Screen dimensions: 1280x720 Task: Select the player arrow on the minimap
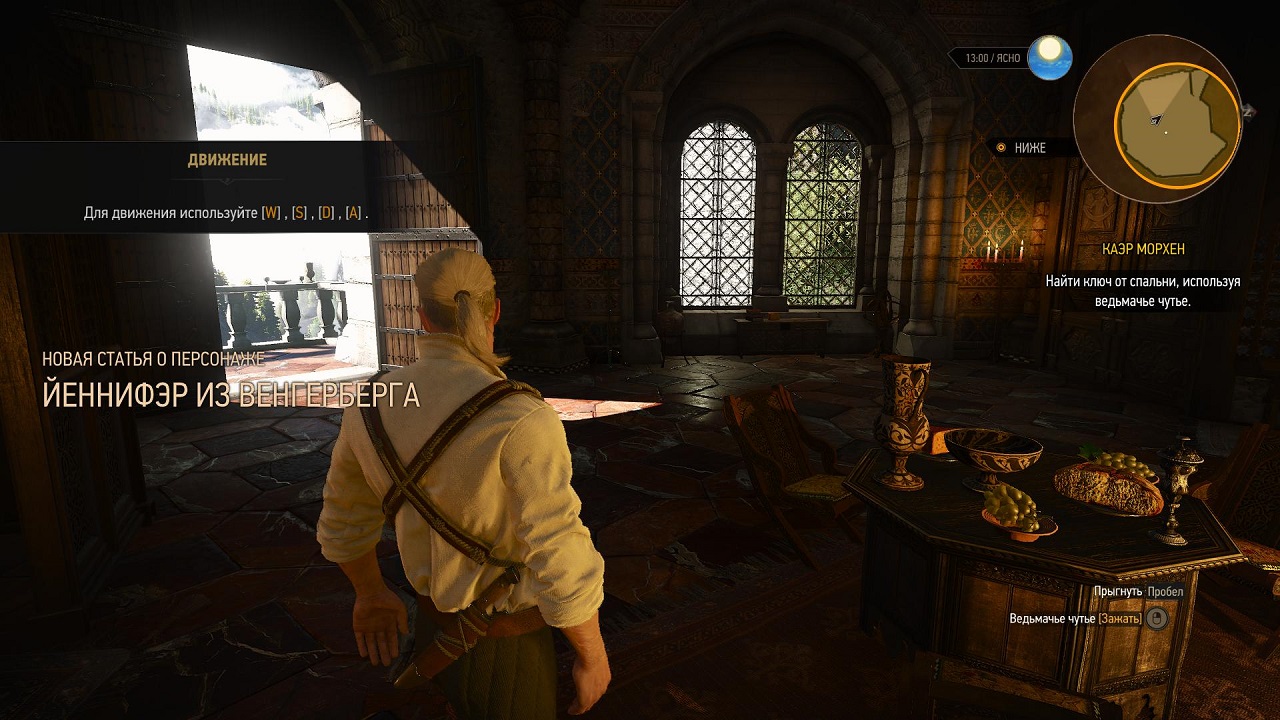tap(1155, 119)
